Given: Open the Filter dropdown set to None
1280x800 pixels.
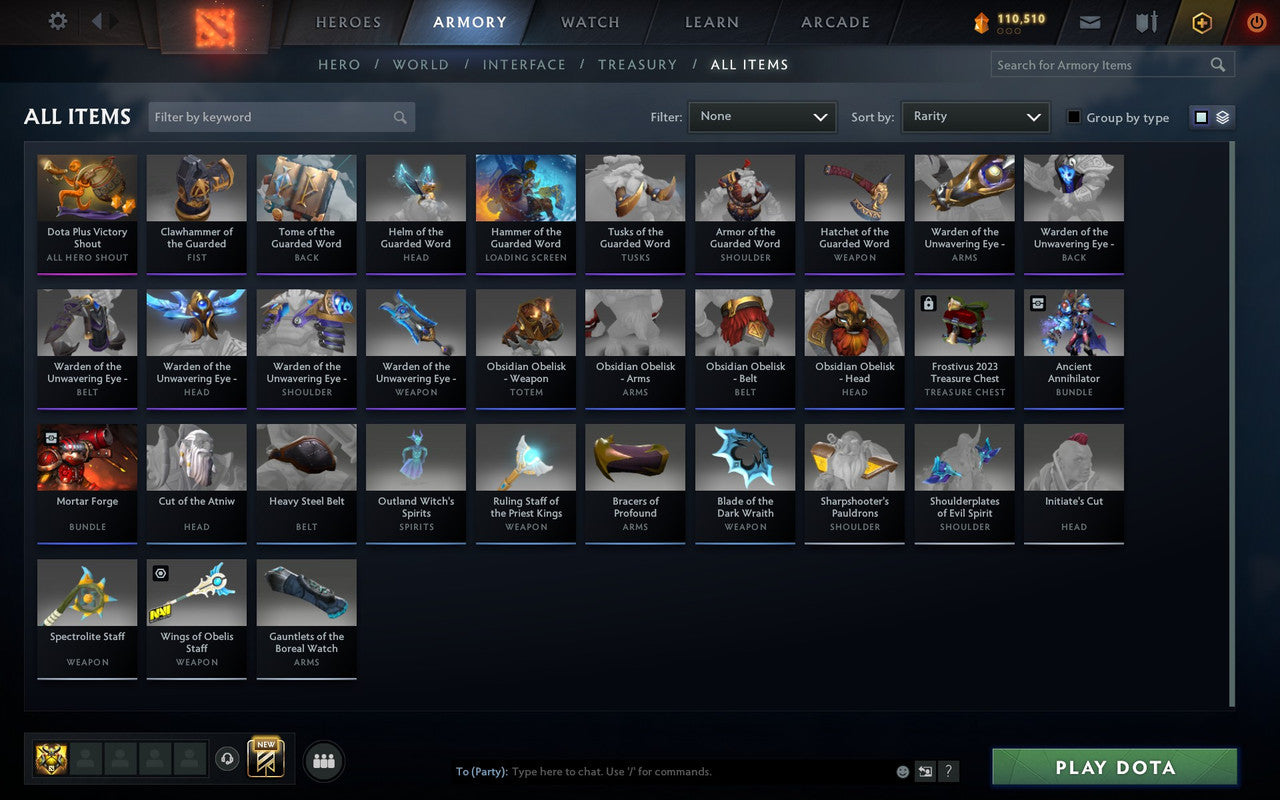Looking at the screenshot, I should click(x=762, y=116).
